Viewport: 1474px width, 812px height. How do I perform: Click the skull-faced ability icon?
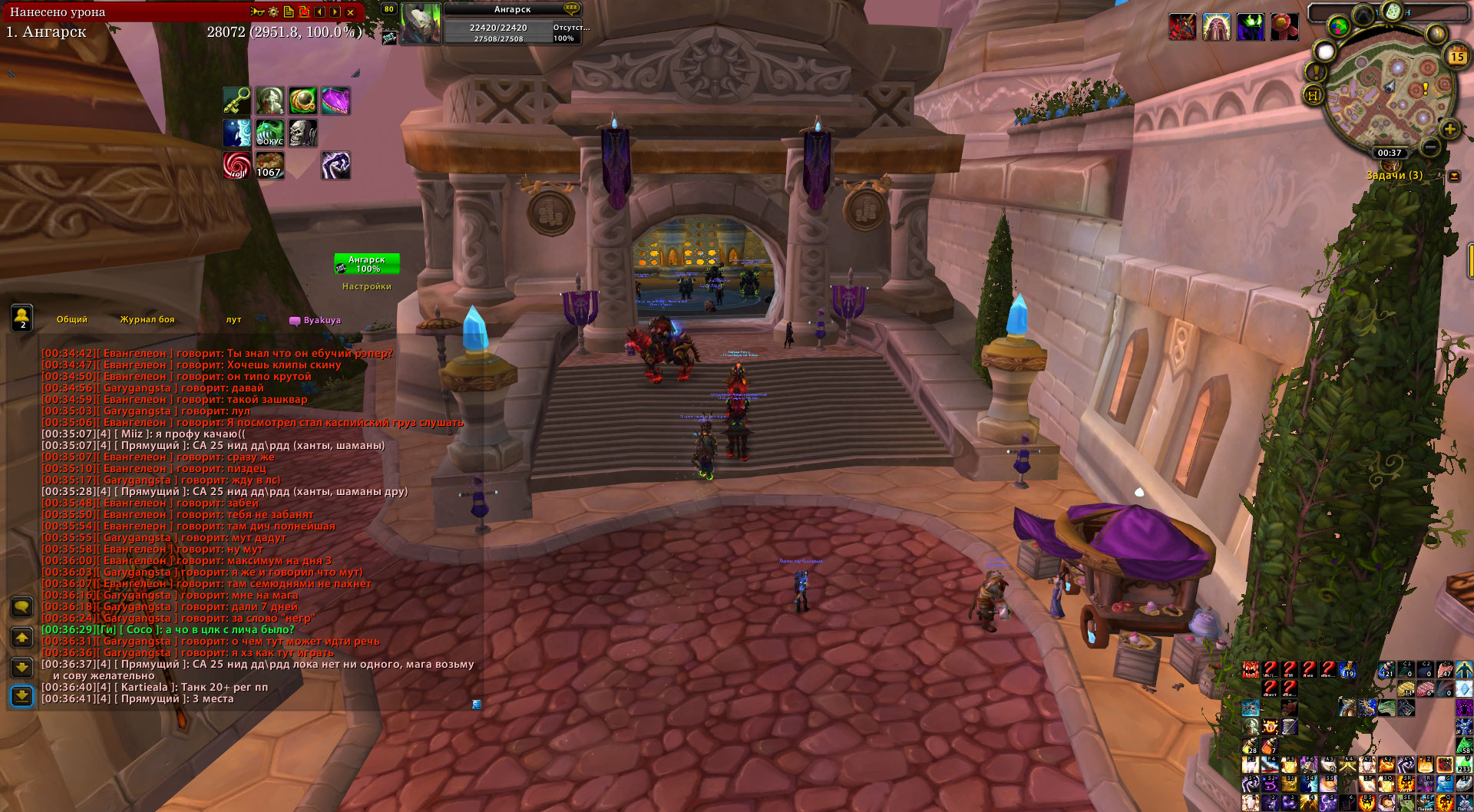tap(302, 133)
